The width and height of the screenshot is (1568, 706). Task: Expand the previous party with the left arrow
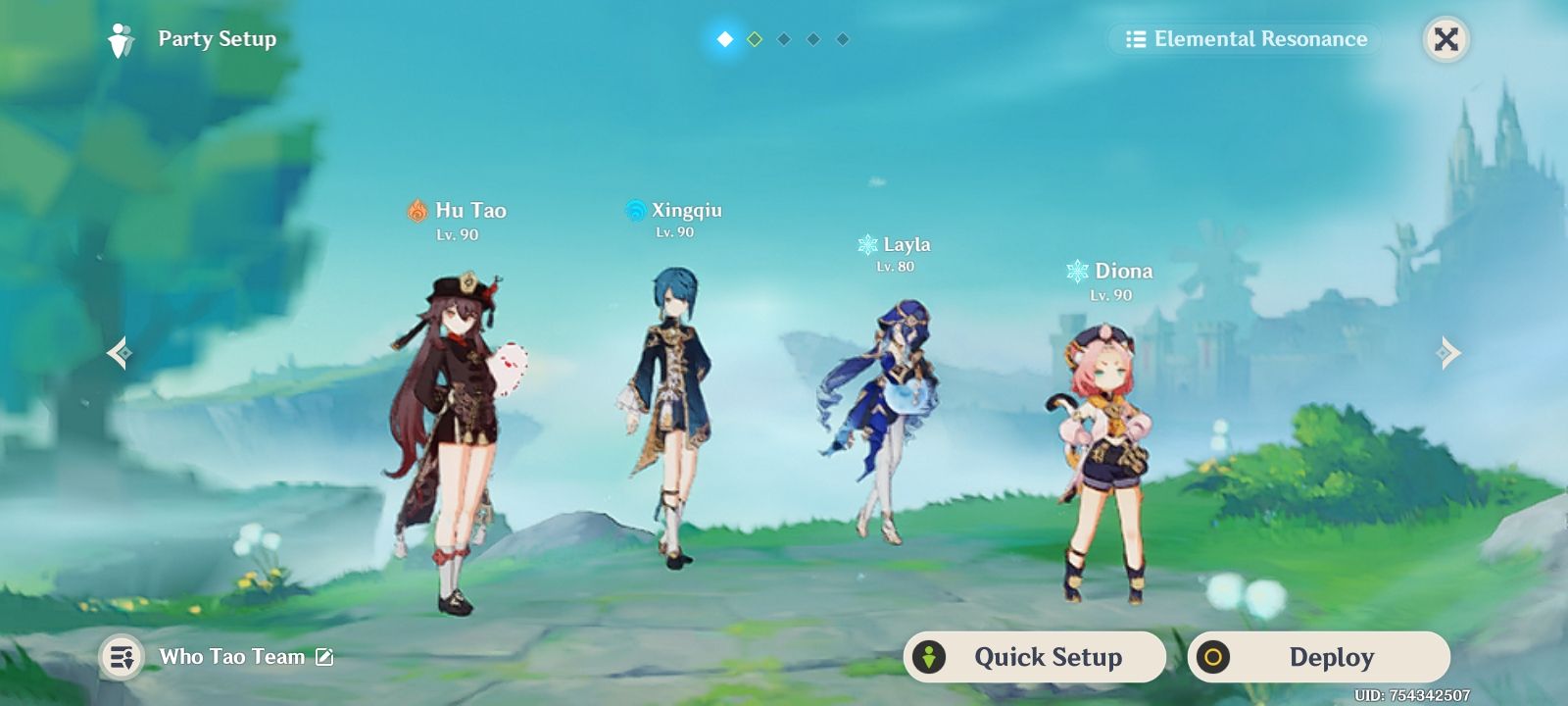click(120, 352)
